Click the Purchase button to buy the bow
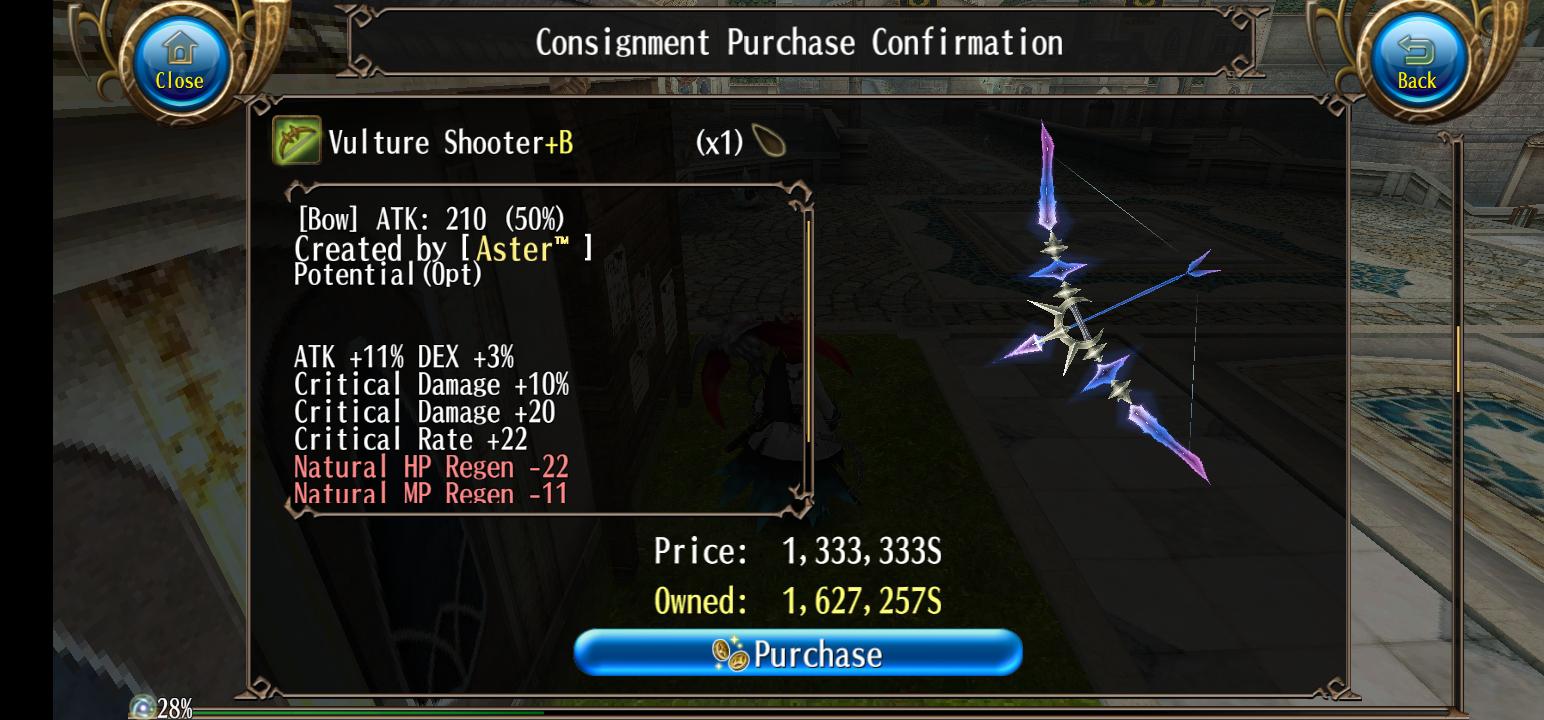This screenshot has width=1544, height=720. point(797,653)
